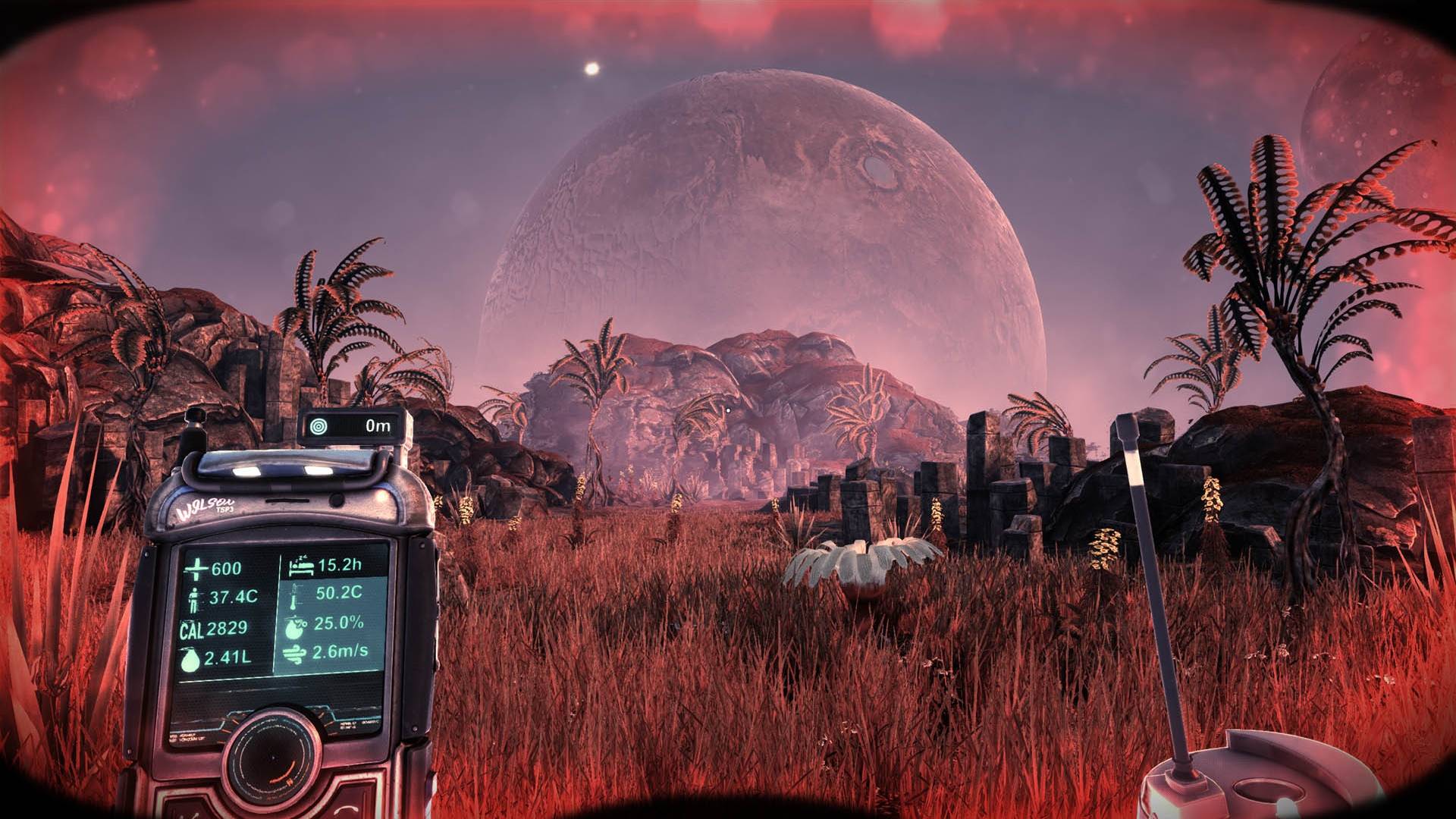Select the sleep bed icon showing 15.2h
The width and height of the screenshot is (1456, 819).
[x=303, y=566]
